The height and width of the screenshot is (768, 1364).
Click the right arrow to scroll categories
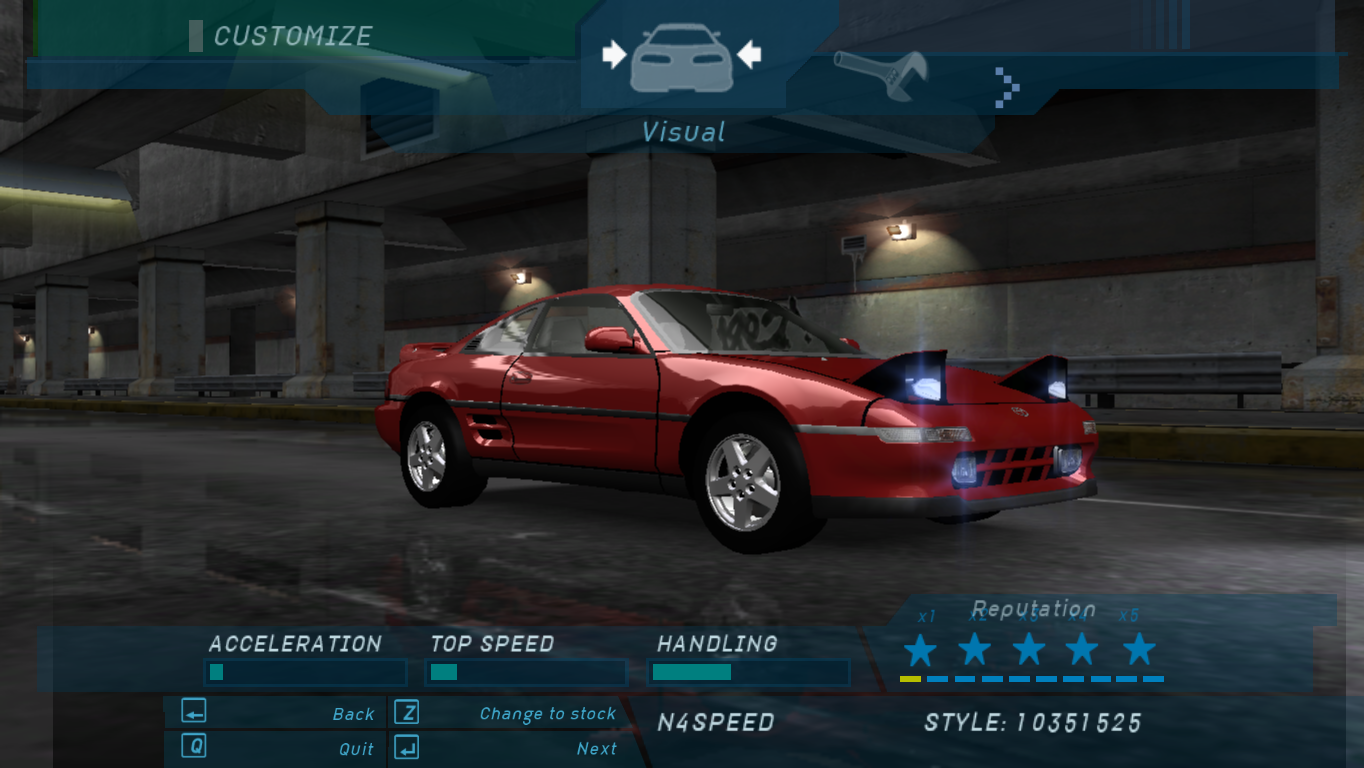1007,87
